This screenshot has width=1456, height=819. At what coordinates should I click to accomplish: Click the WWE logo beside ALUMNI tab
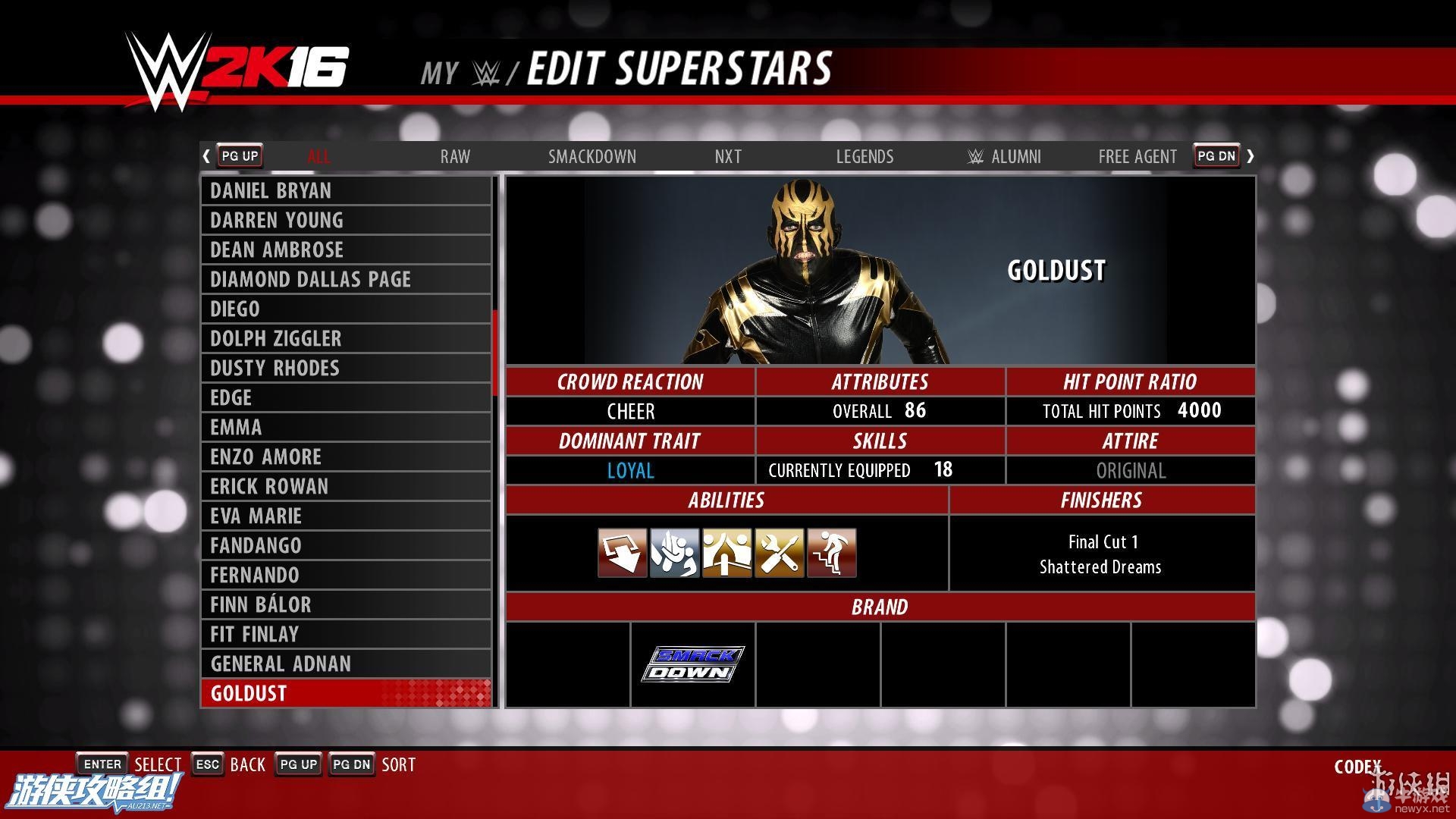point(976,156)
